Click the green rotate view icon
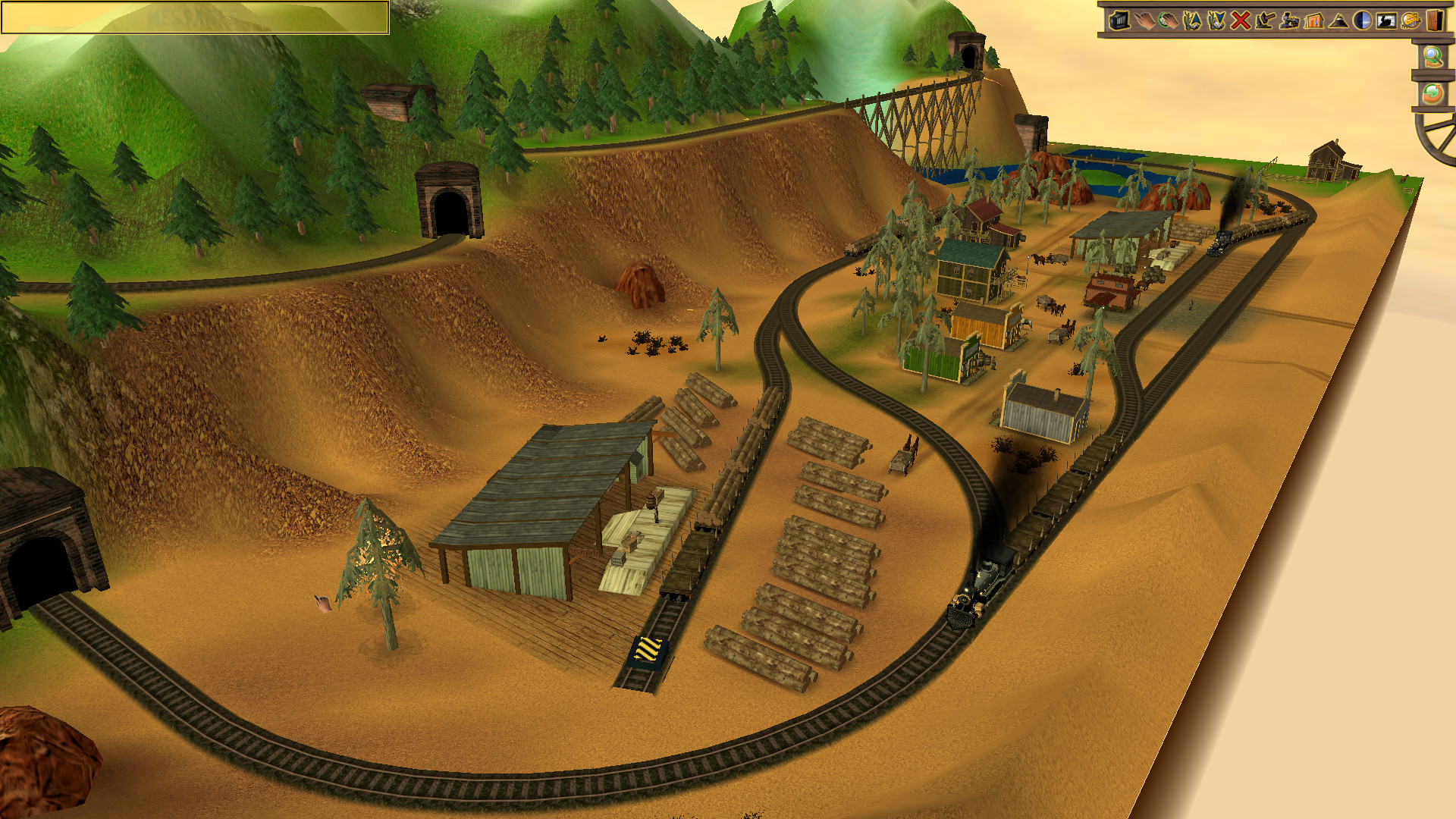This screenshot has width=1456, height=819. (x=1433, y=94)
